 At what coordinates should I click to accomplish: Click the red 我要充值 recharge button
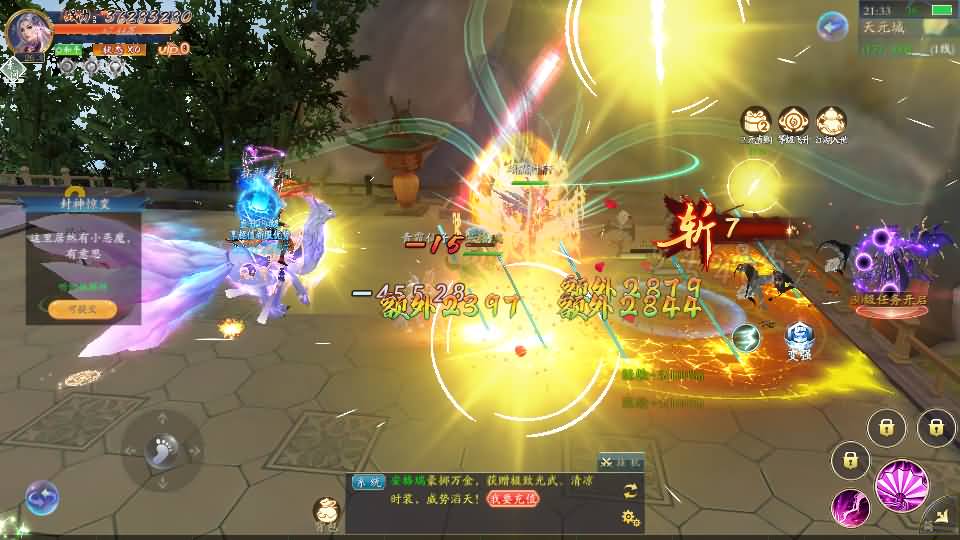(513, 497)
